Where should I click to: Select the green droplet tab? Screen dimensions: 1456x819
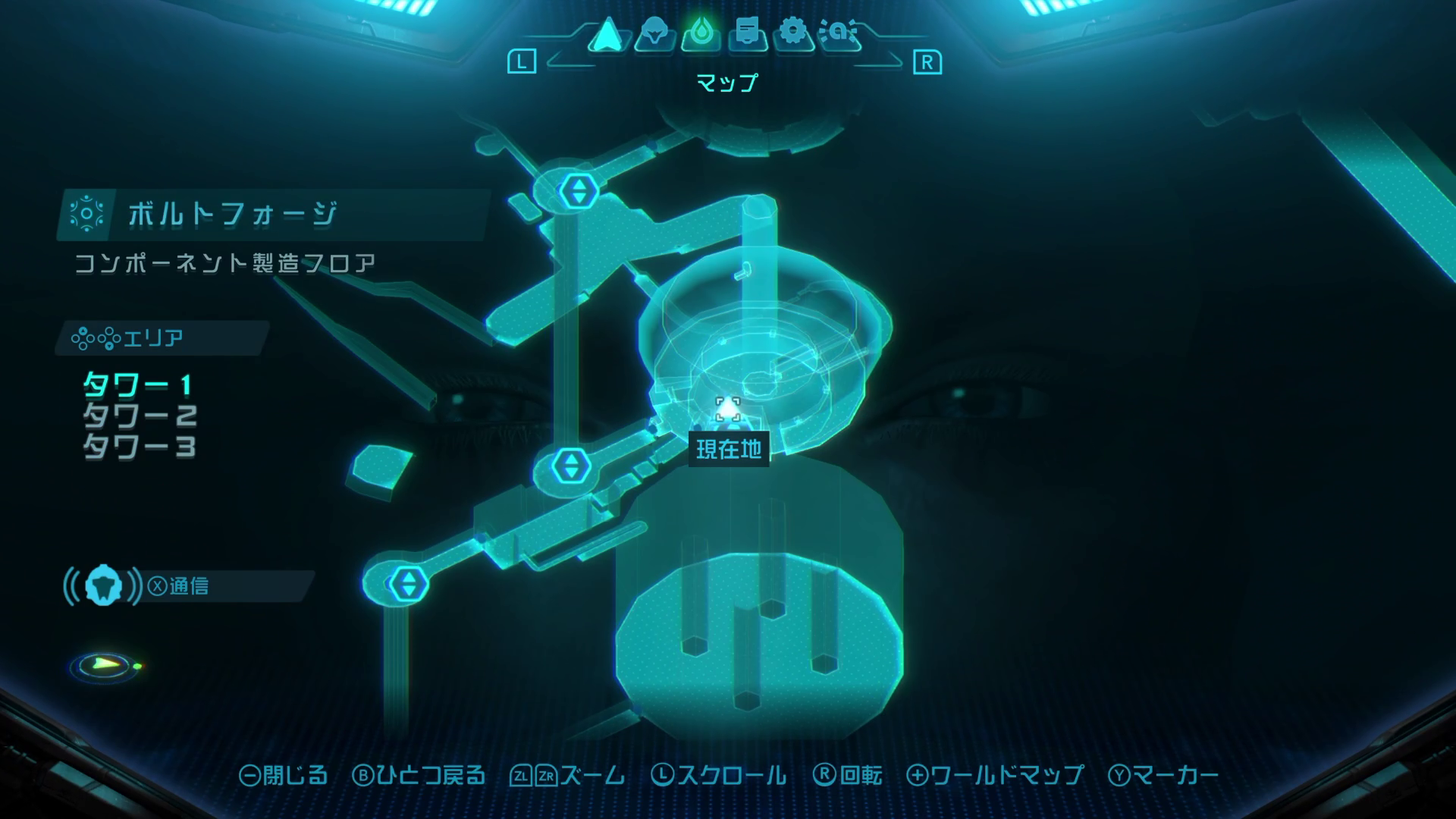[x=701, y=34]
